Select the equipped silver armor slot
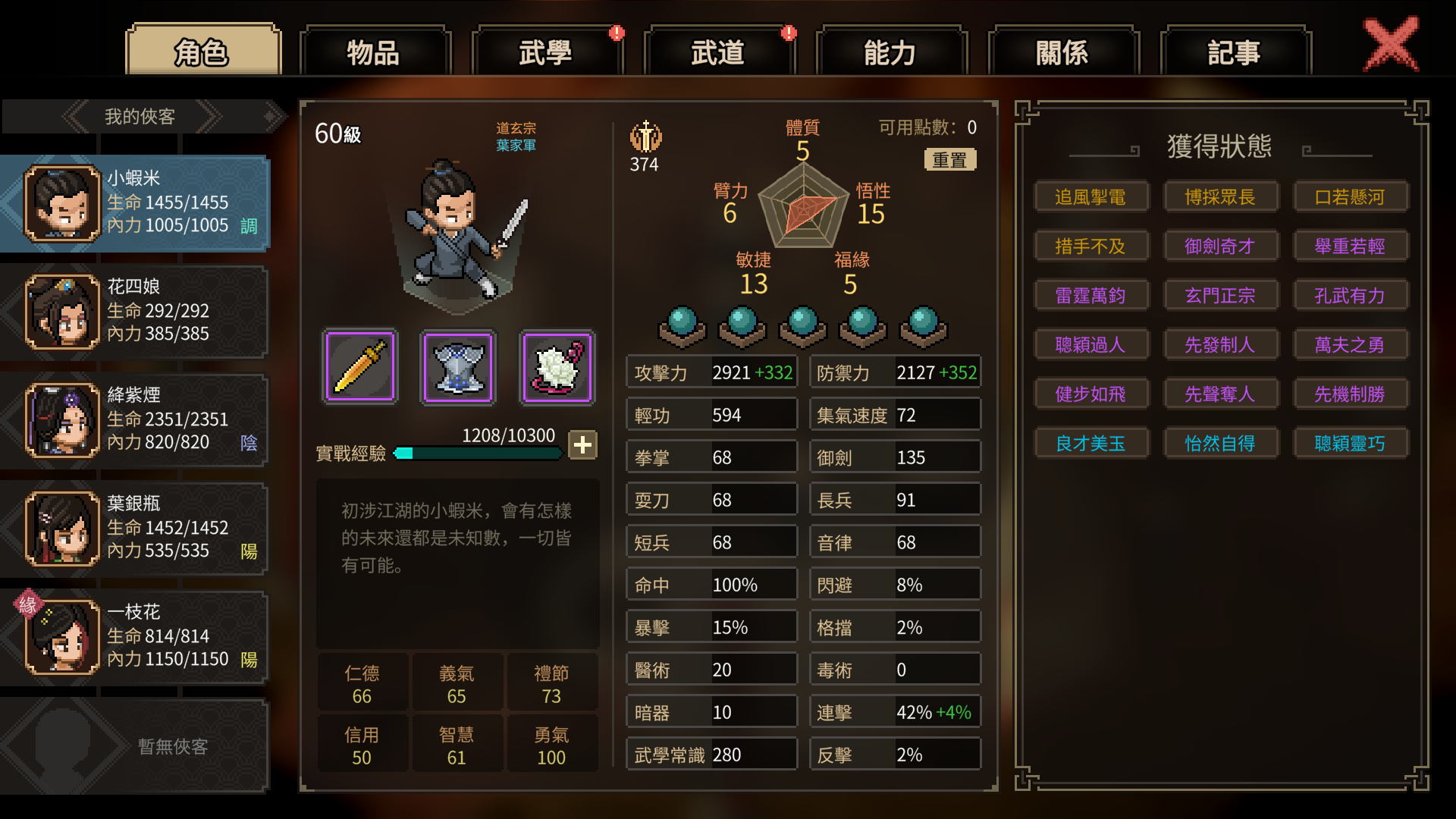Screen dimensions: 1456x819 (458, 367)
